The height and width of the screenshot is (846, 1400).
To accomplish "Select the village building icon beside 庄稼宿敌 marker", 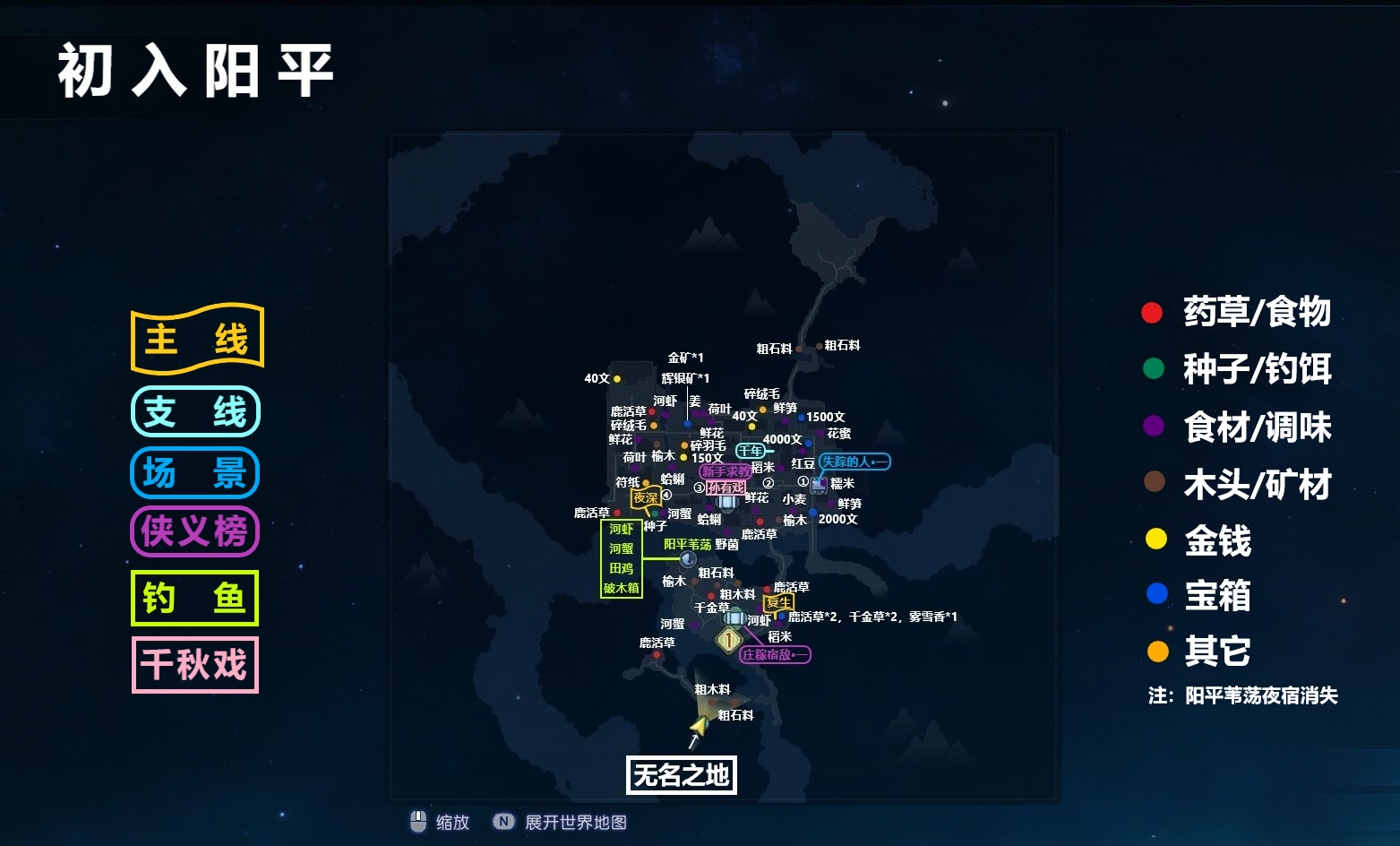I will pos(734,618).
